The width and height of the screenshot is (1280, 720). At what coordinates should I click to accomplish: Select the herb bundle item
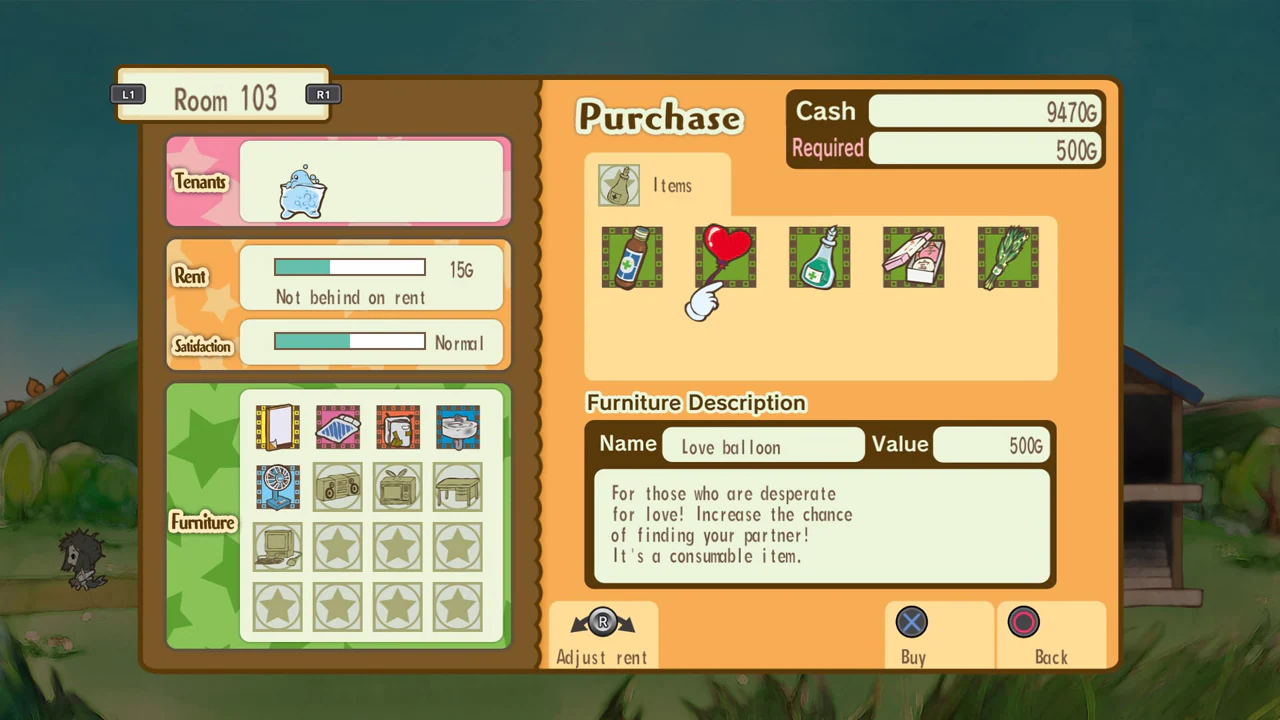(x=1007, y=256)
